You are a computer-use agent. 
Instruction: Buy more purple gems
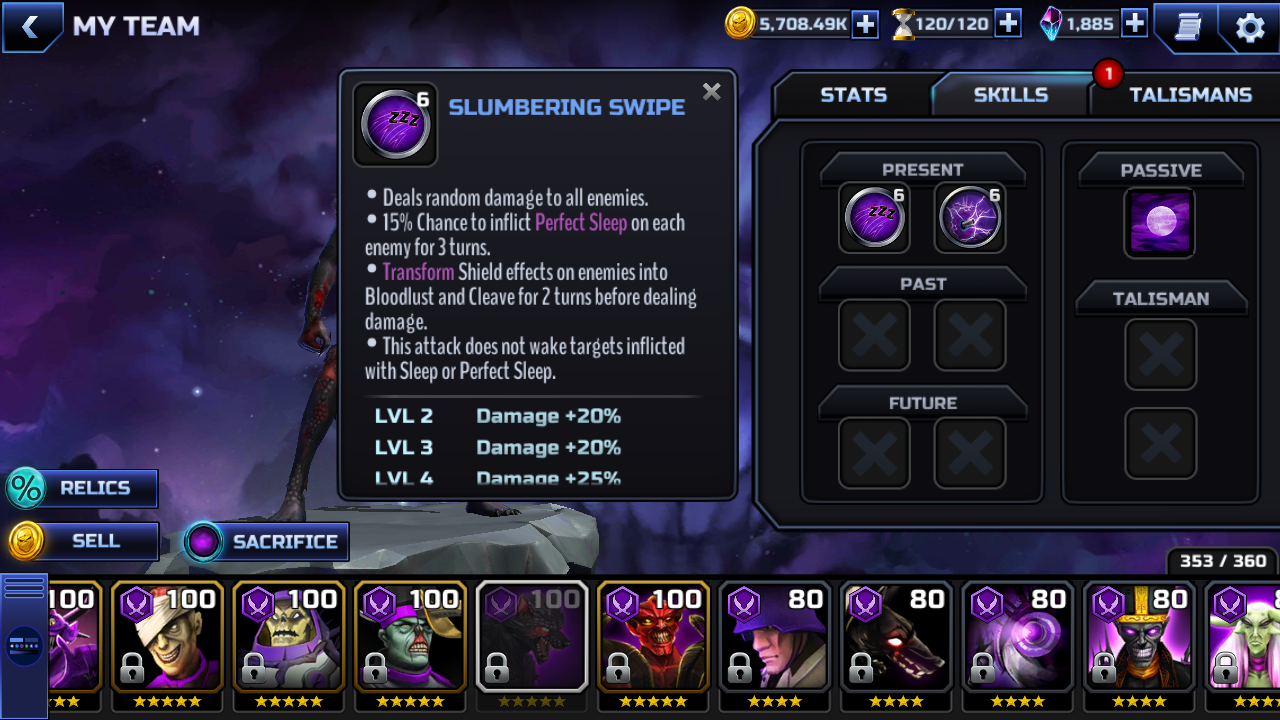tap(1134, 24)
